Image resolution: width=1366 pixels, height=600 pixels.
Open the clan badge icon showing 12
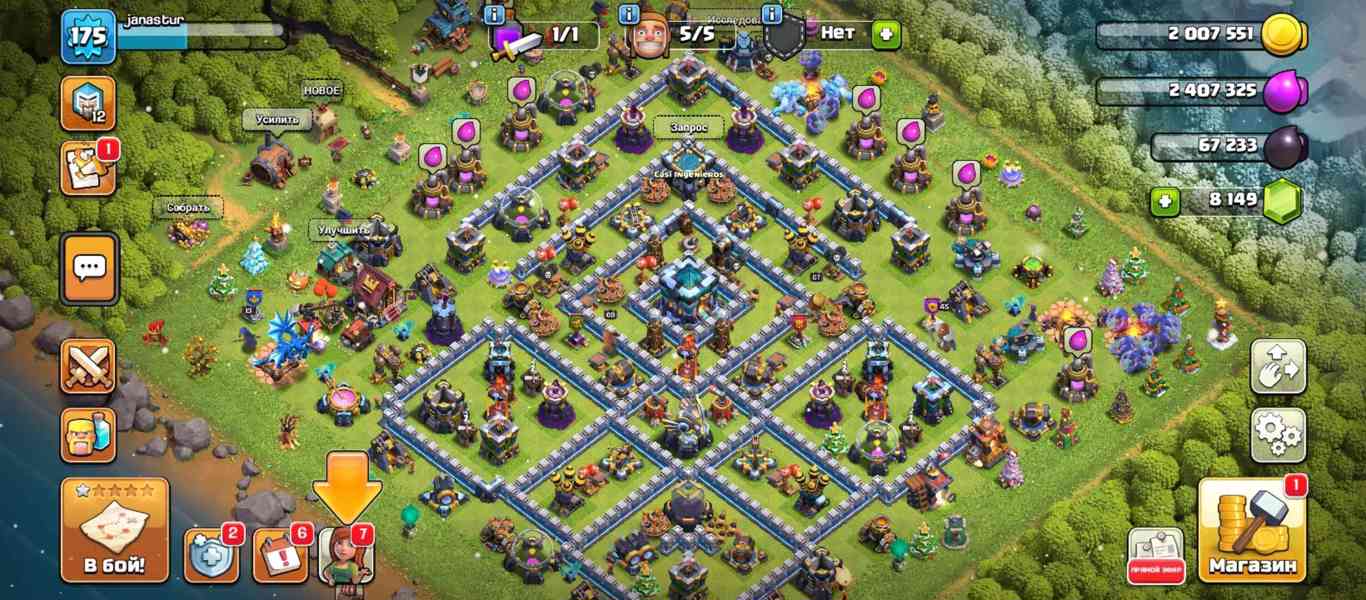click(88, 103)
